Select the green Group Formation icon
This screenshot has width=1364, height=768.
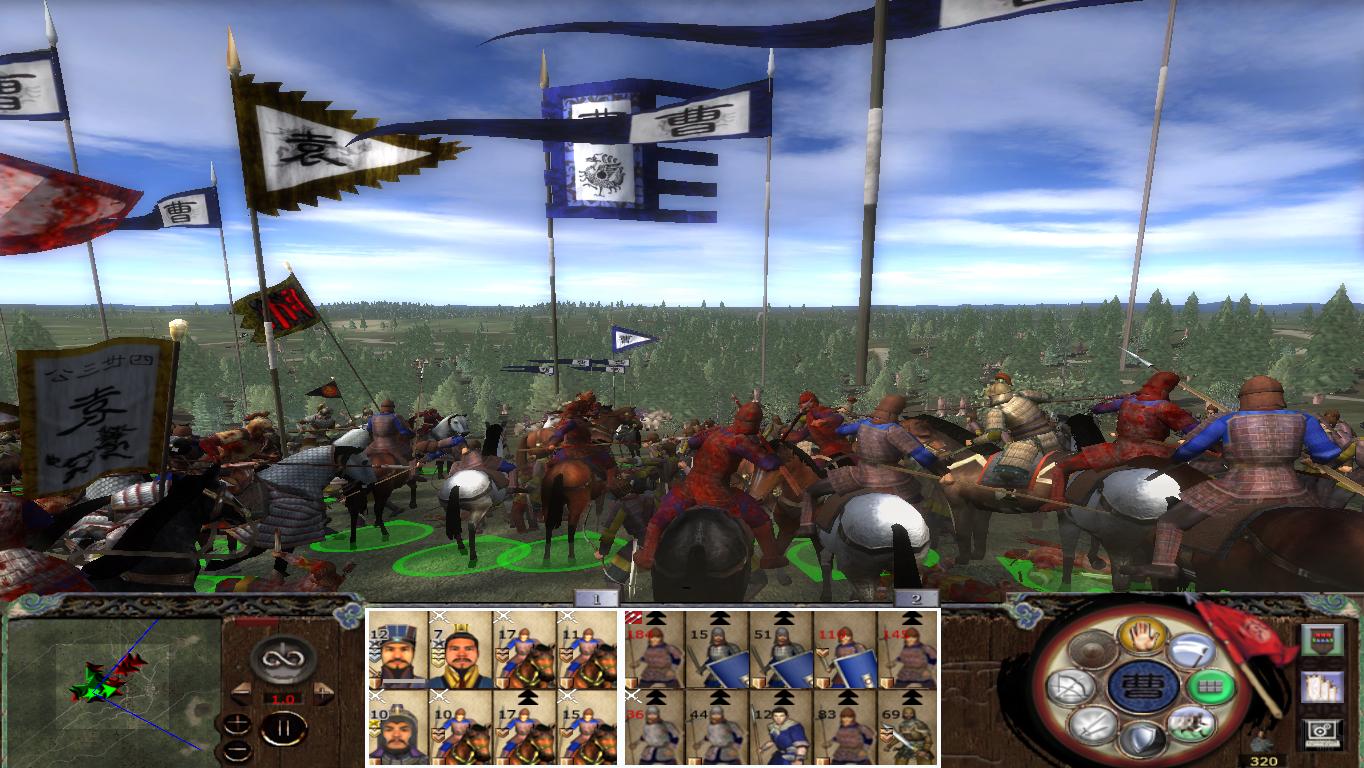point(1212,688)
